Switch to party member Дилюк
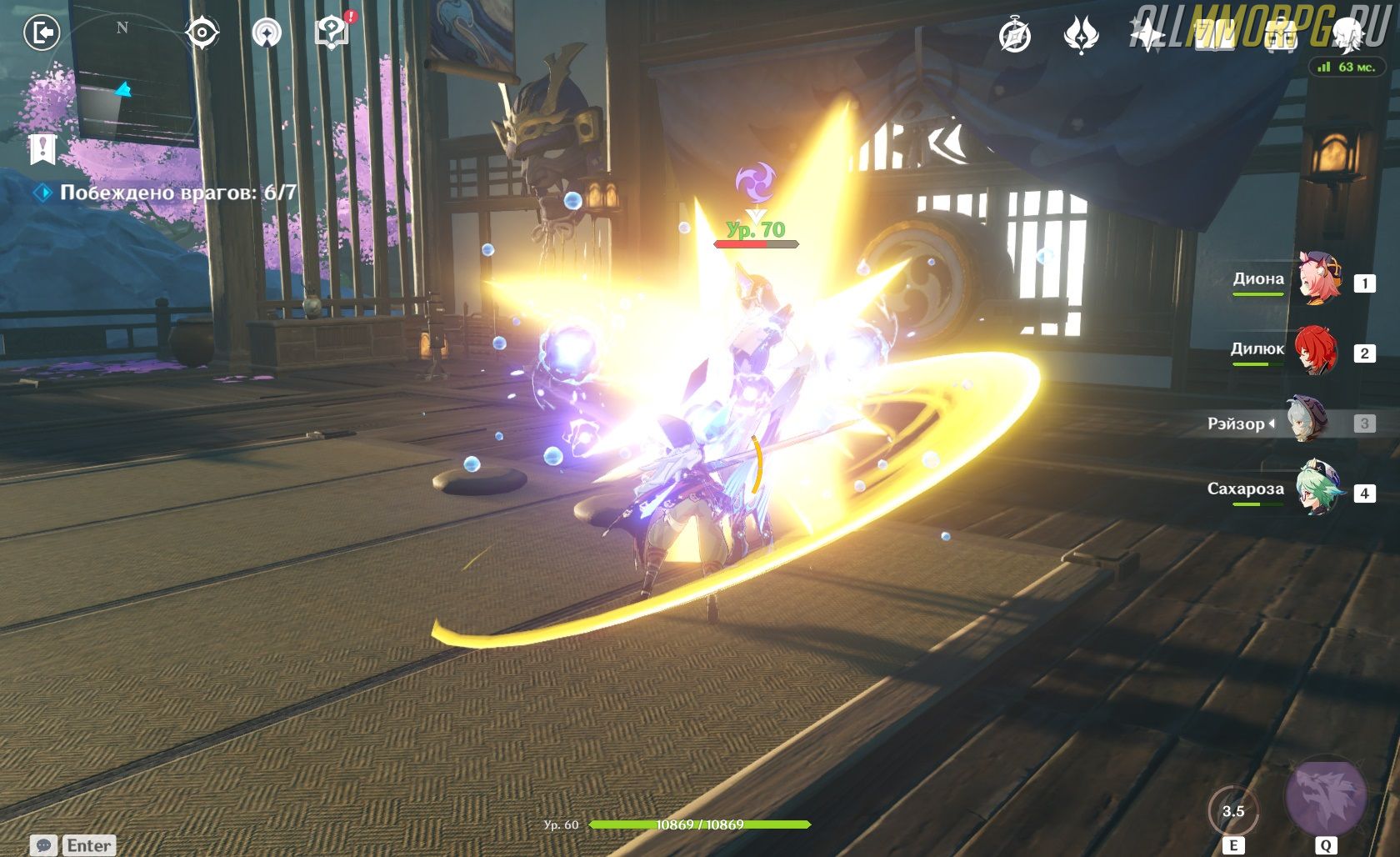The image size is (1400, 857). click(1317, 350)
